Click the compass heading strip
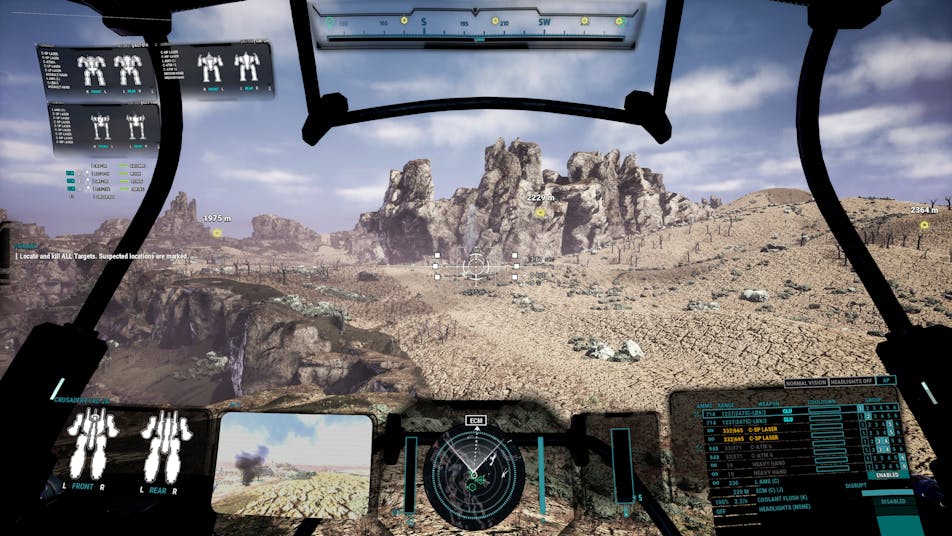 point(476,24)
